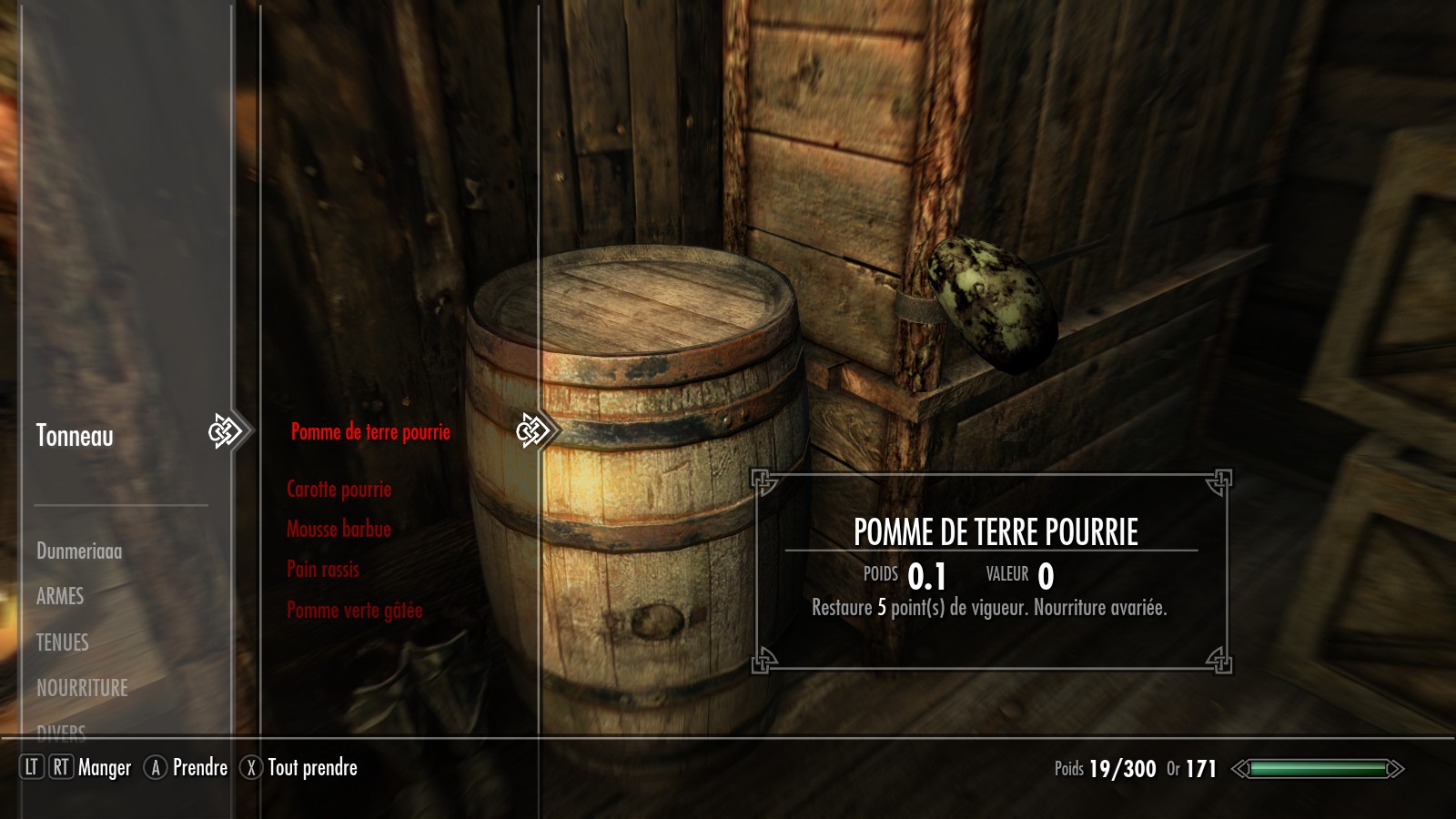Choose the Pain rassis item

(323, 570)
